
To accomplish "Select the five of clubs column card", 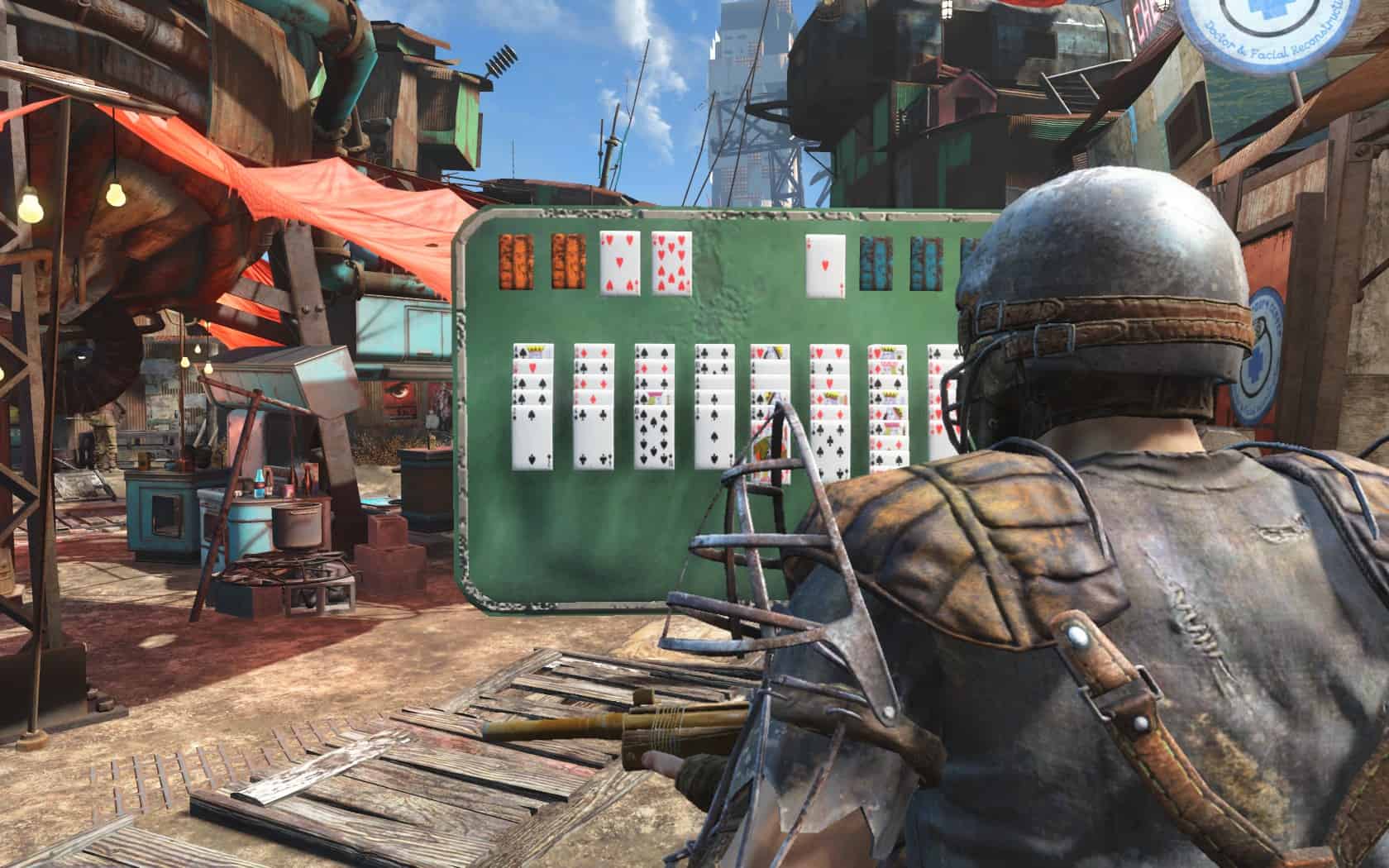I will pos(829,445).
